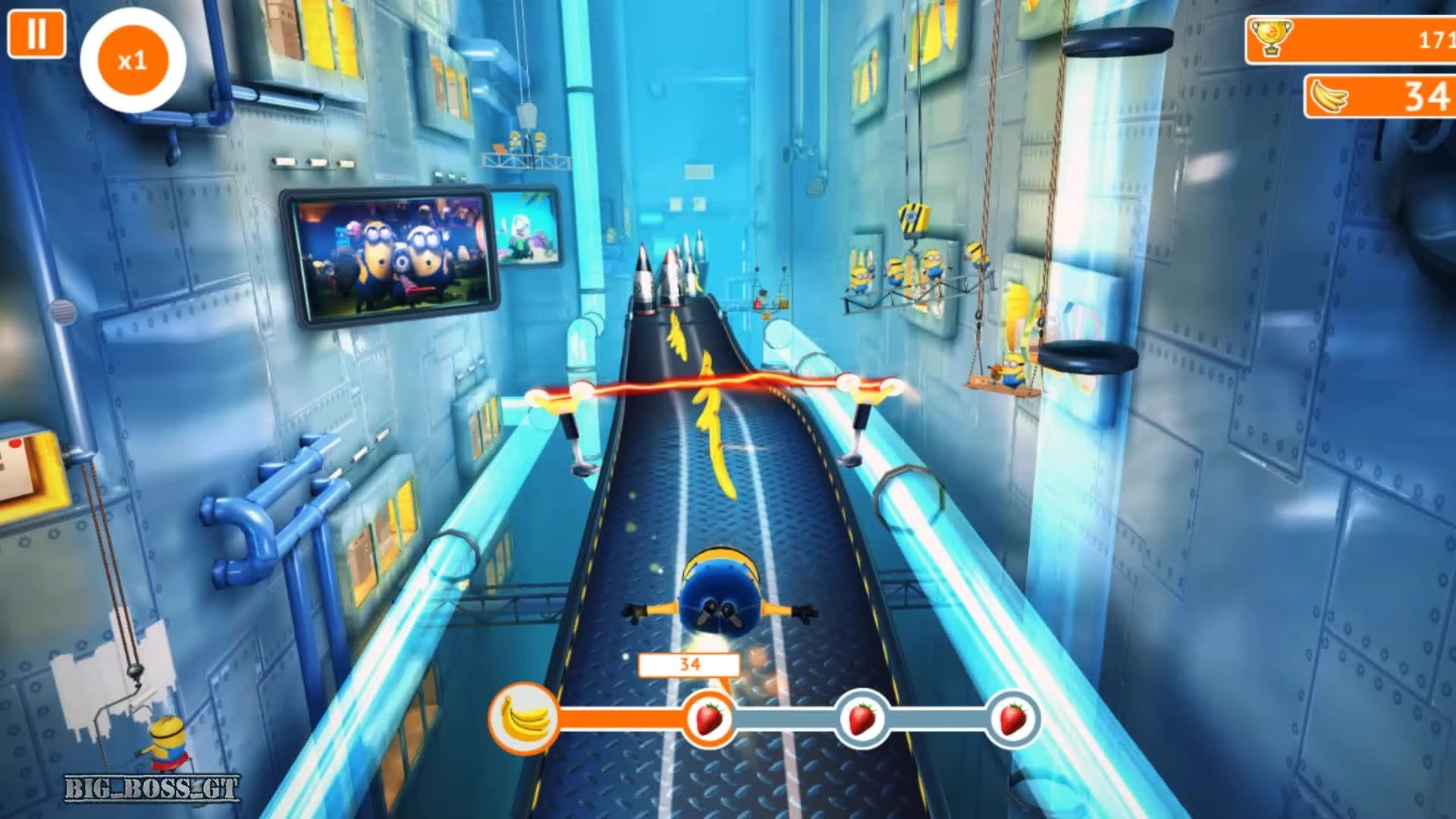Screen dimensions: 1456x819
Task: Click the rocket display at the top of ramp
Action: tap(667, 281)
